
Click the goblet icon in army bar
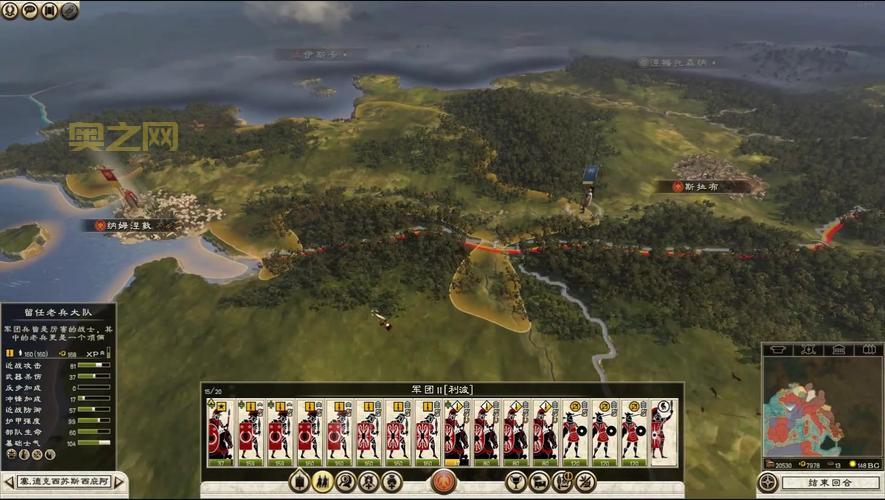(516, 482)
